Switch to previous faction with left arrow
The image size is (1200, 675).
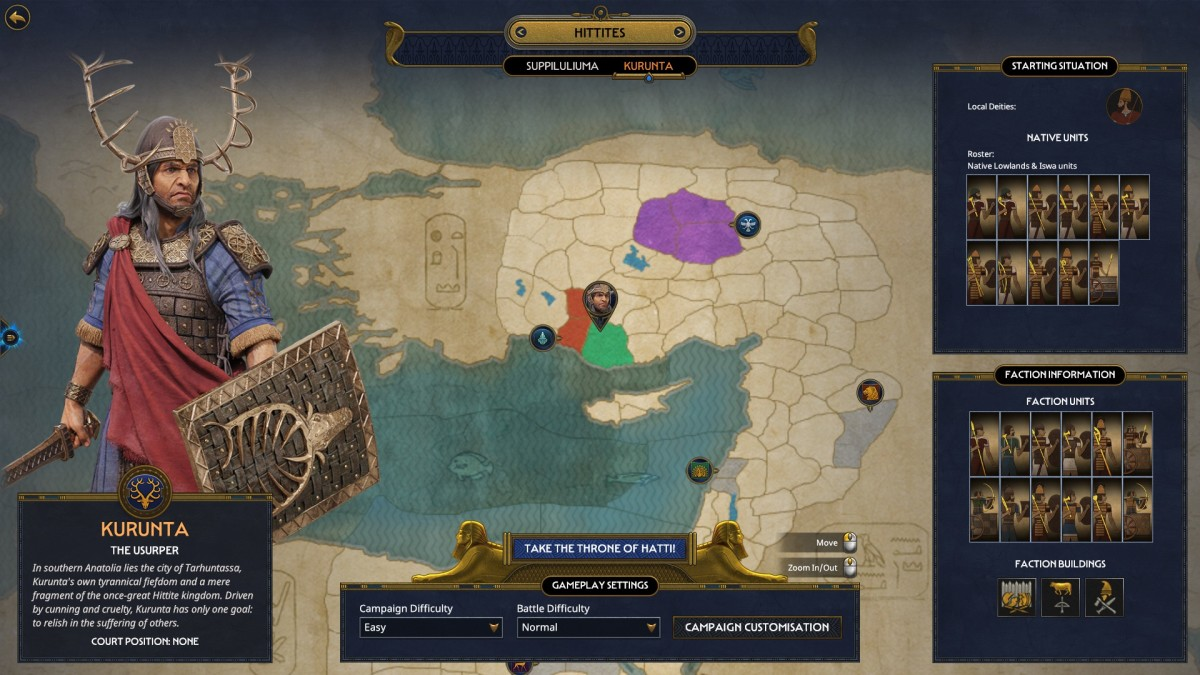(520, 32)
